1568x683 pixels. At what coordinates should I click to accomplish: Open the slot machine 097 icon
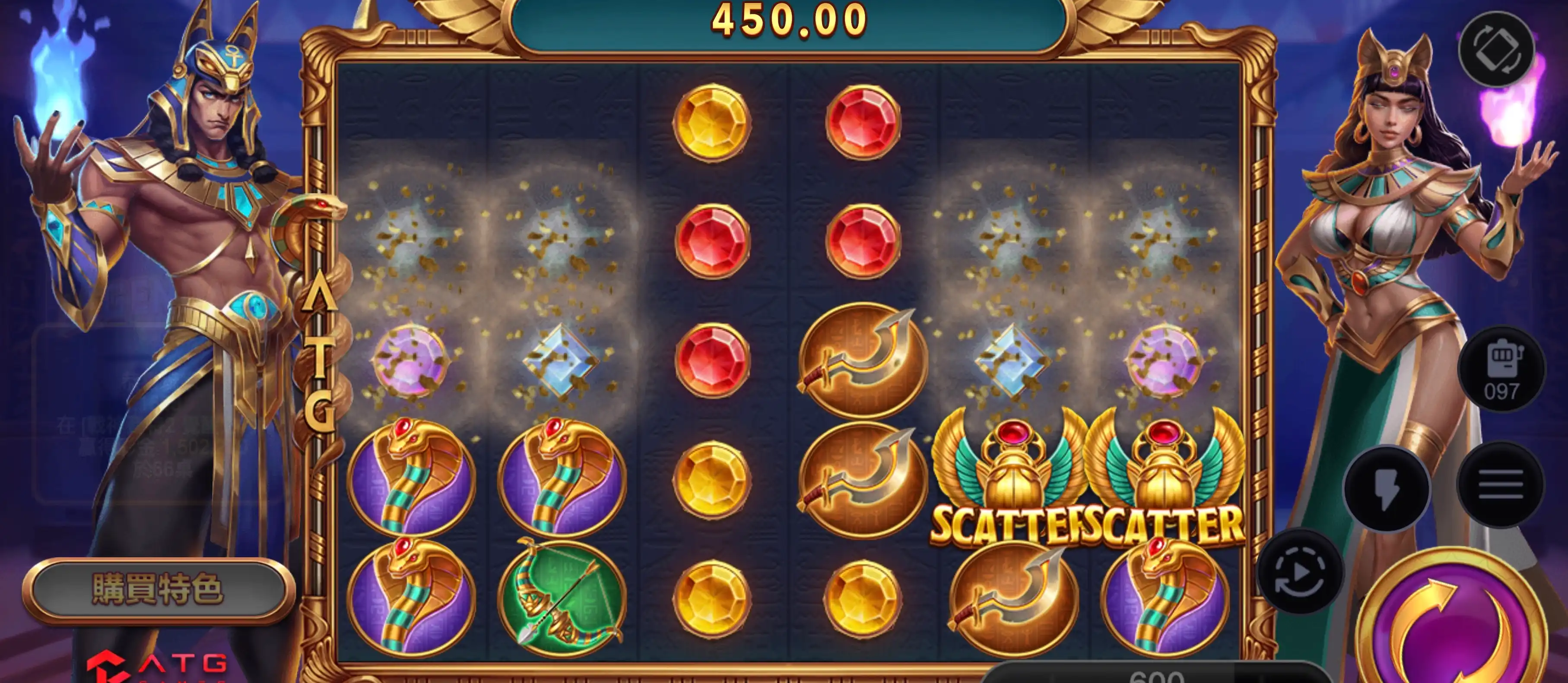(x=1501, y=370)
